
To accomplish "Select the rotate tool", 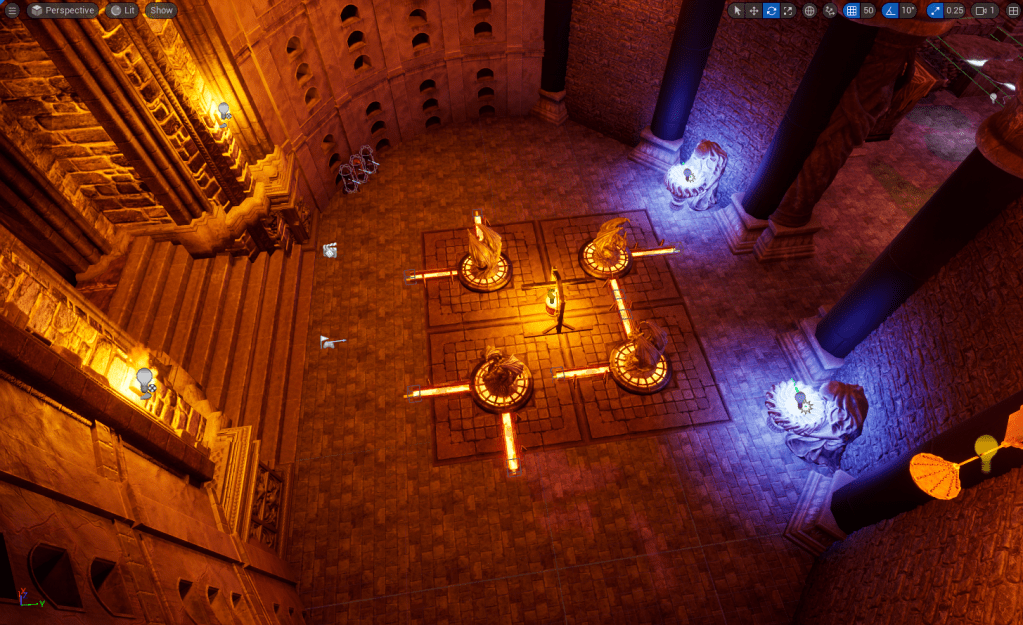I will tap(771, 11).
